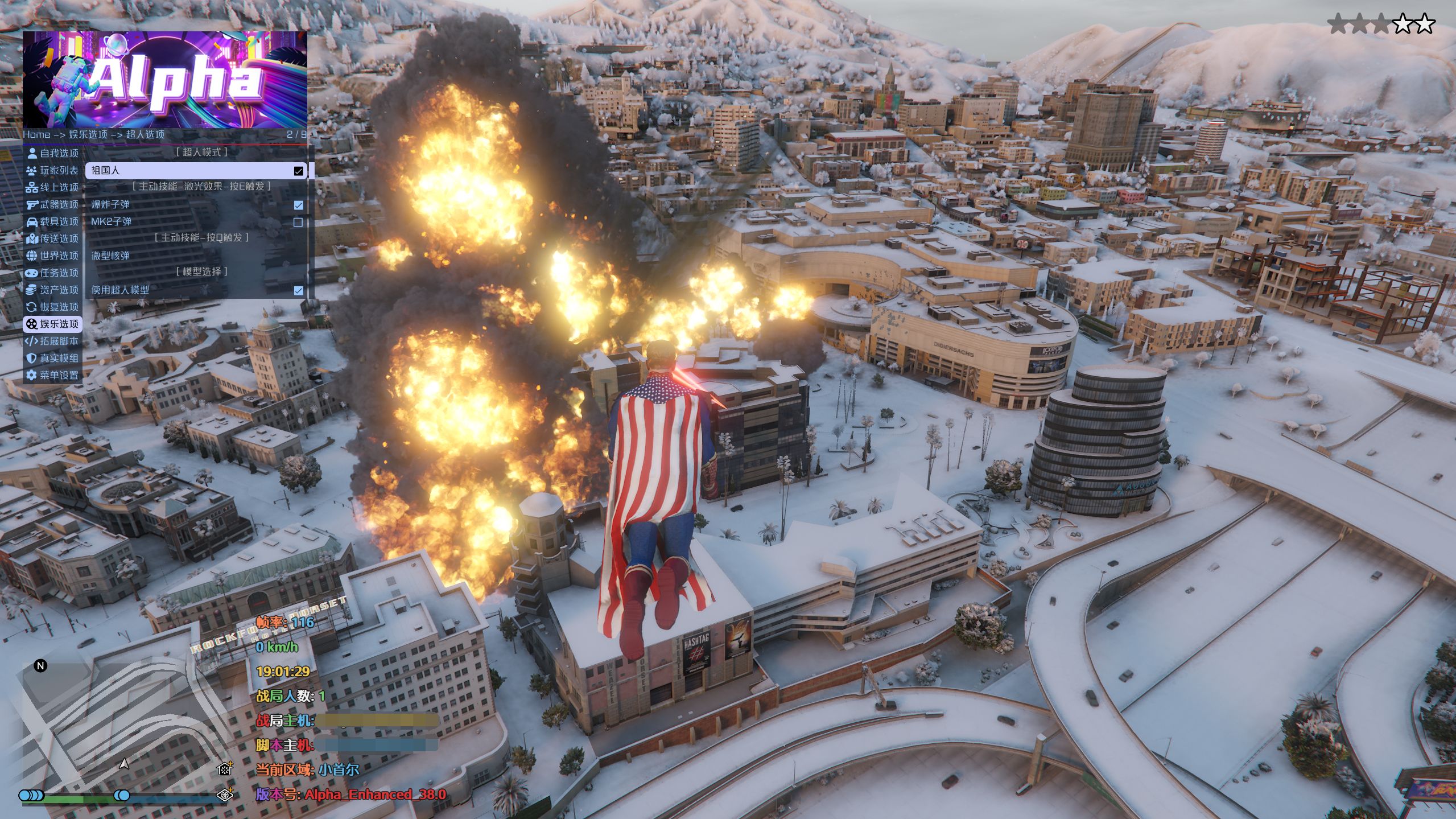Choose the 载具选项 vehicle options category
1456x819 pixels.
click(52, 221)
